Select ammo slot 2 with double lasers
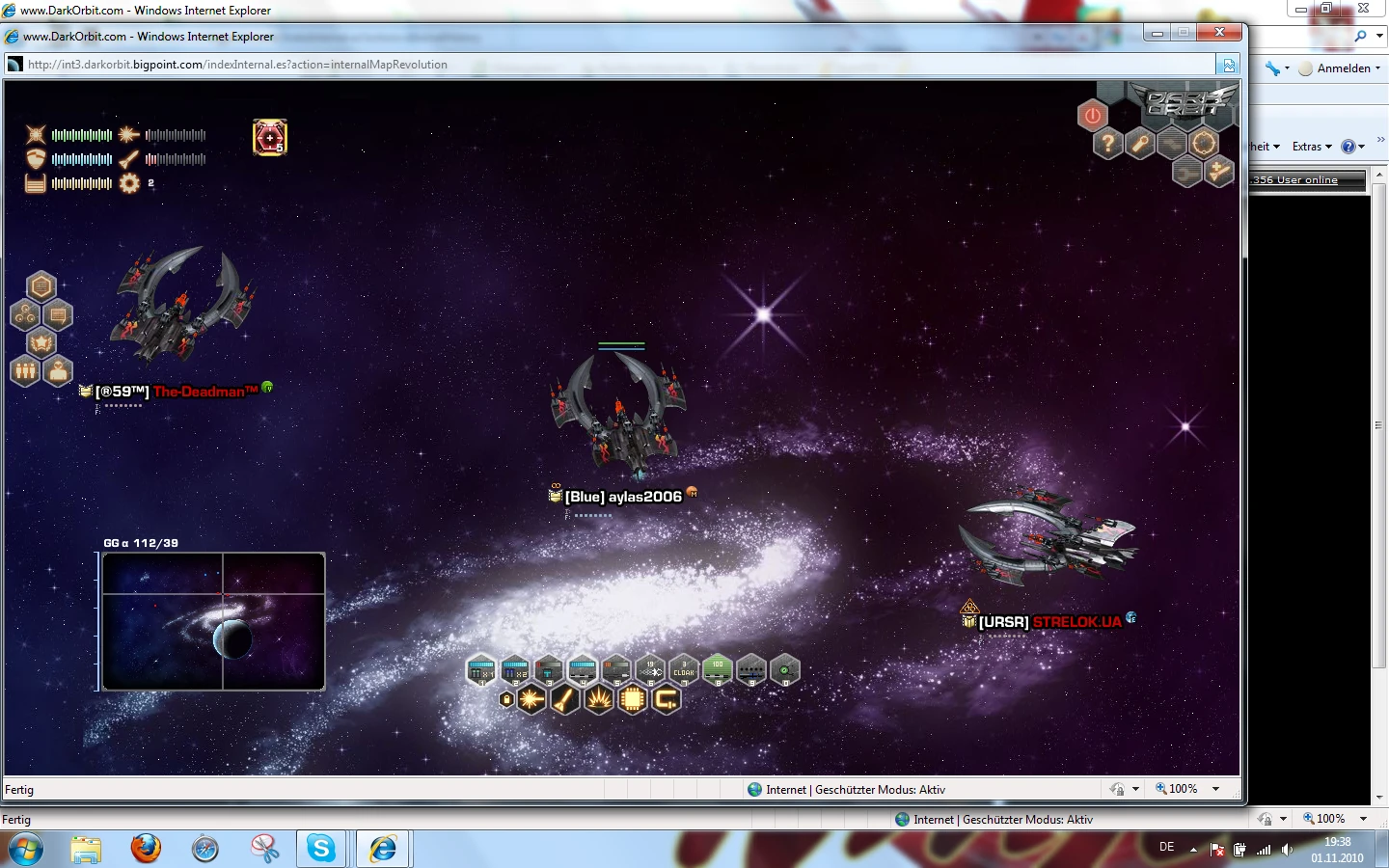Image resolution: width=1389 pixels, height=868 pixels. [x=515, y=670]
